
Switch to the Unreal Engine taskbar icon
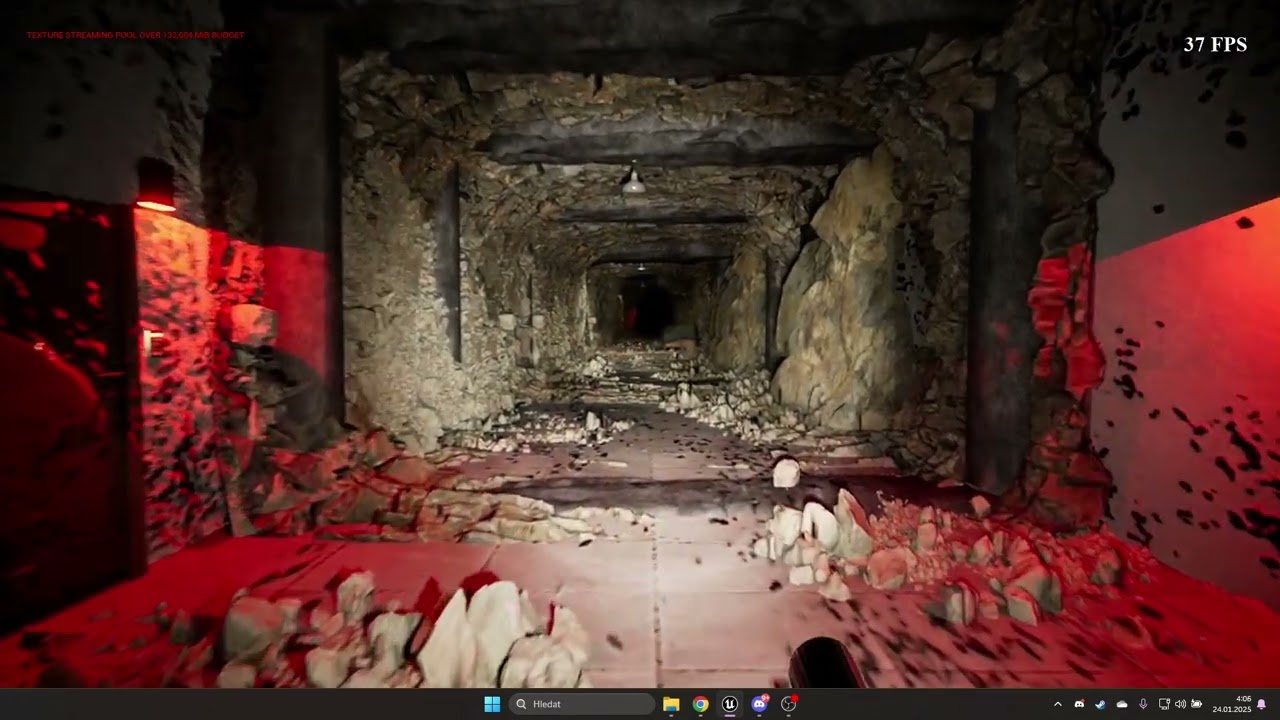730,704
